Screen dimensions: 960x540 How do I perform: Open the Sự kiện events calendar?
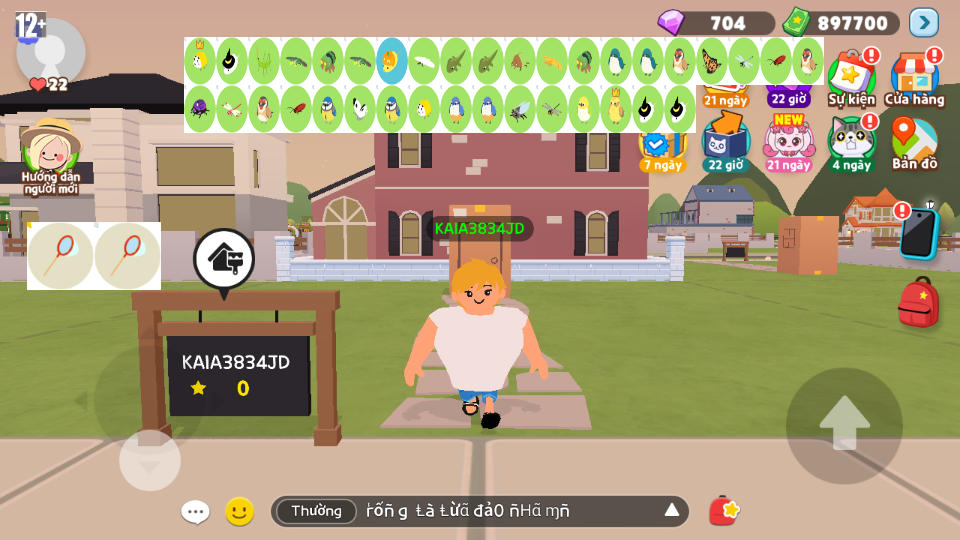[x=851, y=78]
